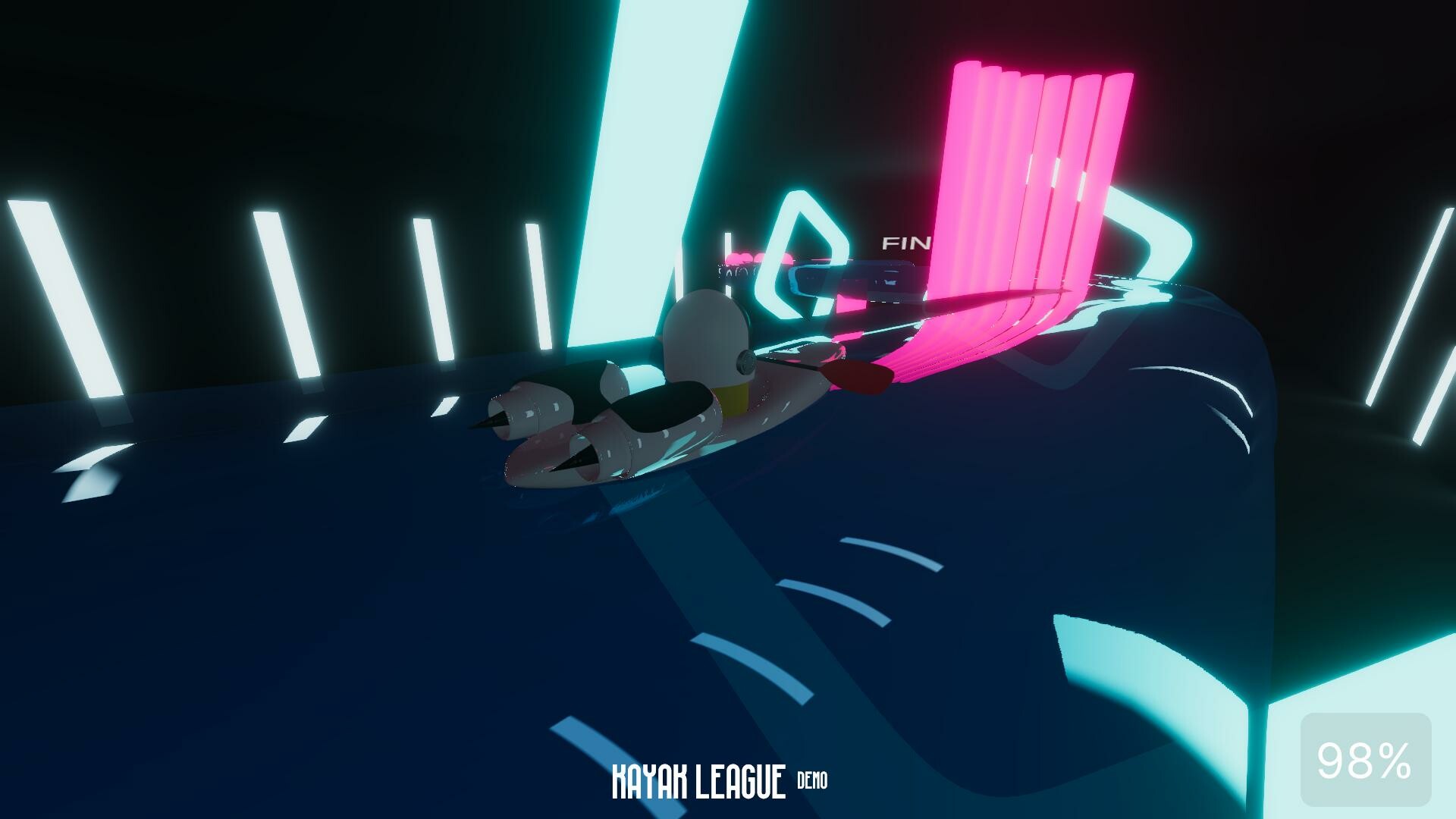Click the left jet thruster on the kayak
This screenshot has width=1456, height=819.
[x=531, y=409]
